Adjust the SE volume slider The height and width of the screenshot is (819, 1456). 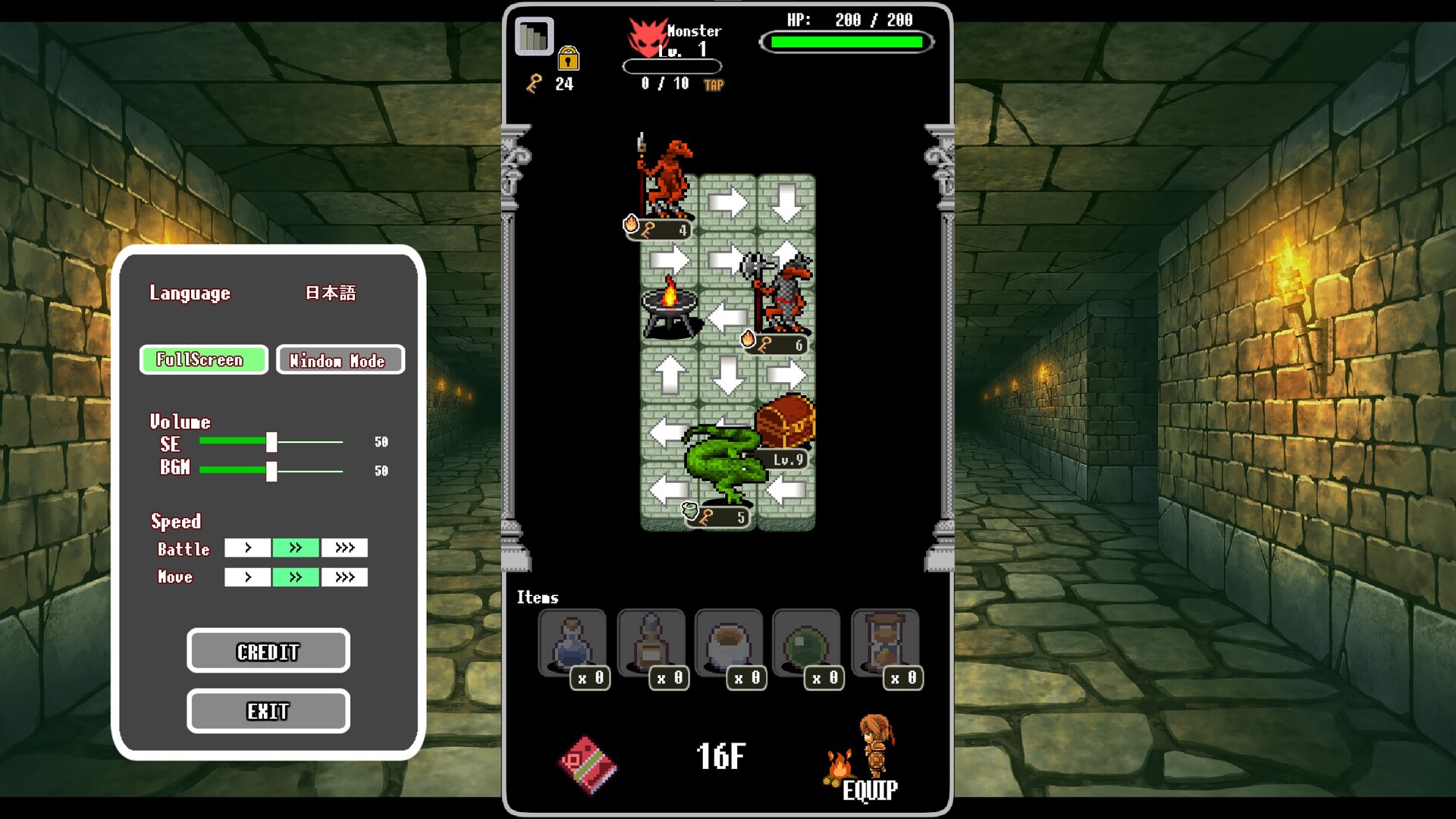pos(271,443)
